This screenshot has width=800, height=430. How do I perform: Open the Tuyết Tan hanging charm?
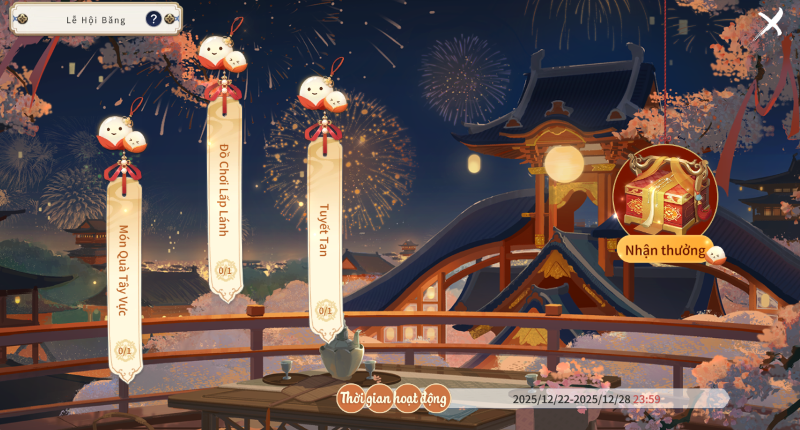click(324, 230)
